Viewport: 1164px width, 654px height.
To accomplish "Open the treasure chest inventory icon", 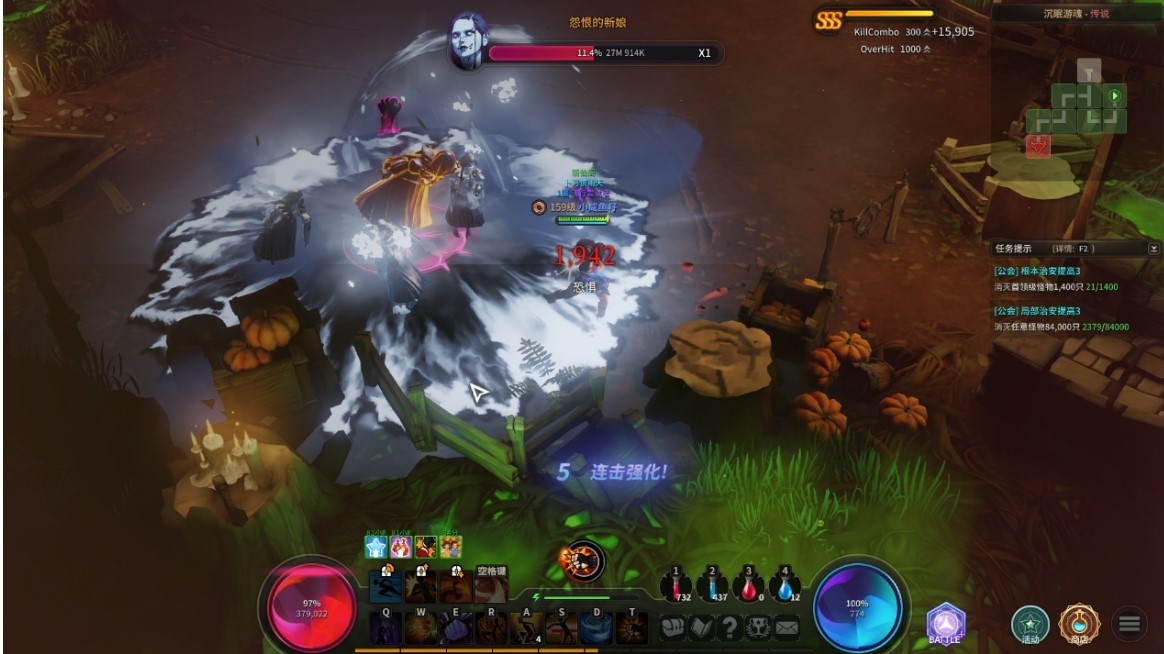I will 672,628.
